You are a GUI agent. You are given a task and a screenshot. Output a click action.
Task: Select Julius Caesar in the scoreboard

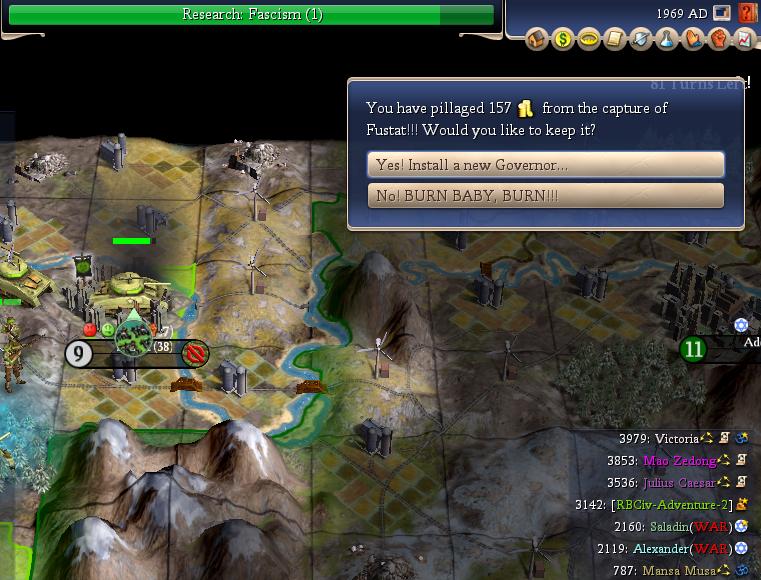tap(680, 483)
